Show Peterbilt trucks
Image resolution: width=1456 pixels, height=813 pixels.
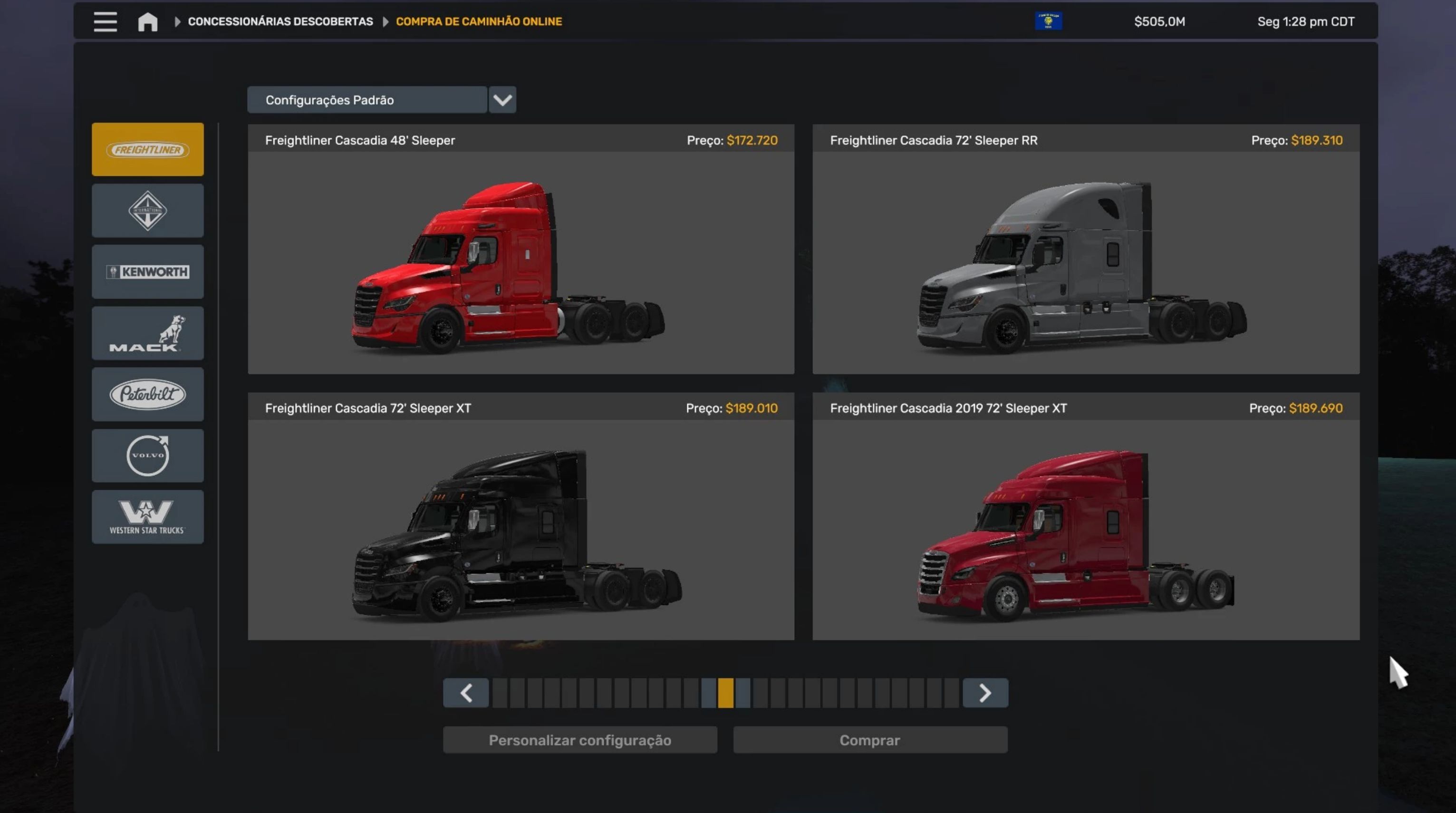[147, 394]
